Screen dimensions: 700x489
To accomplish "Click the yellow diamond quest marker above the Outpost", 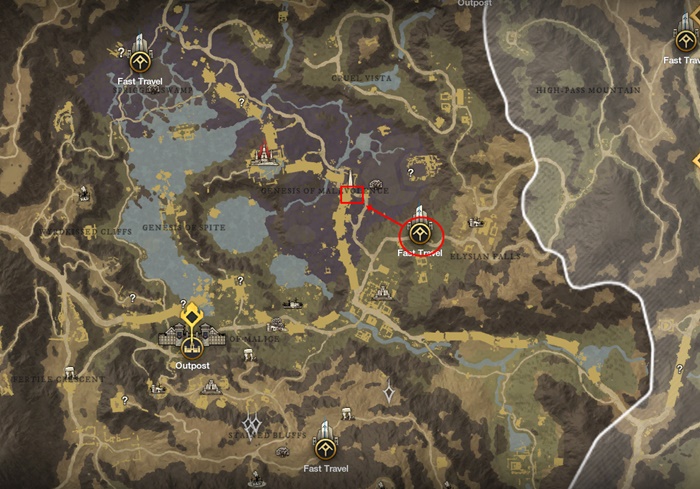I will coord(189,318).
